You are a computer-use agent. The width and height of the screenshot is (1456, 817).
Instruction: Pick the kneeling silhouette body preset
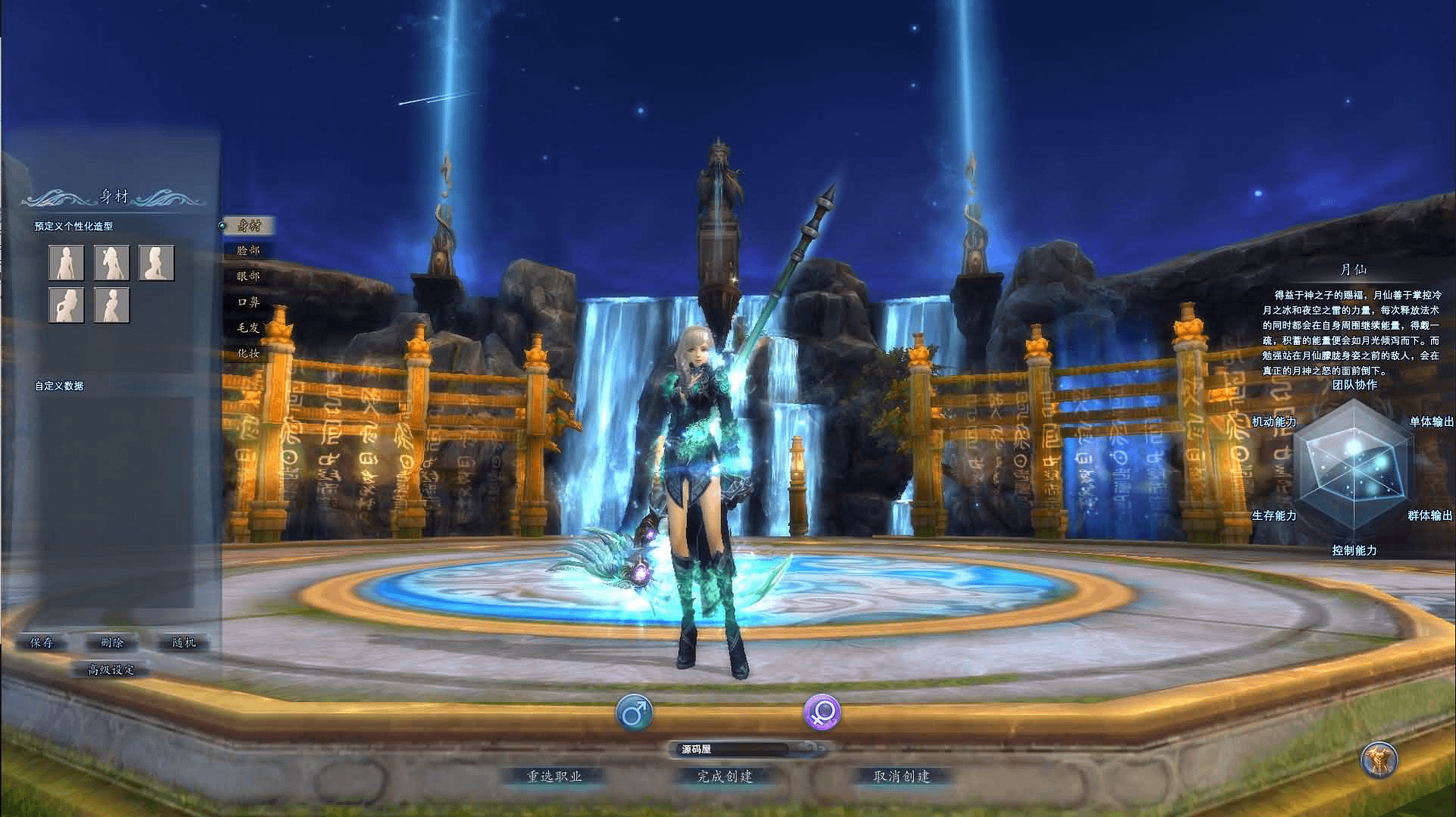pos(156,263)
